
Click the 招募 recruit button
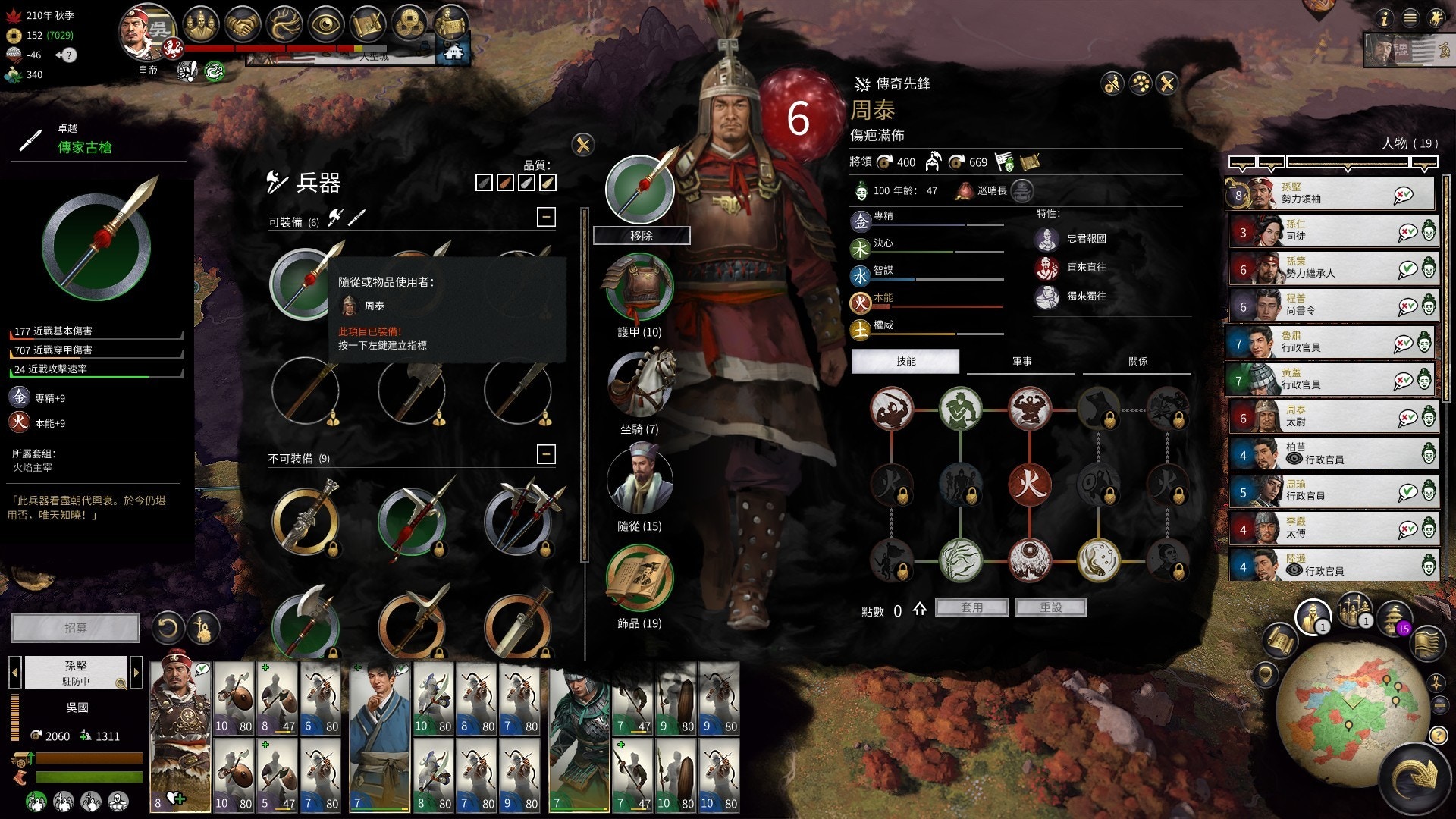pos(76,628)
